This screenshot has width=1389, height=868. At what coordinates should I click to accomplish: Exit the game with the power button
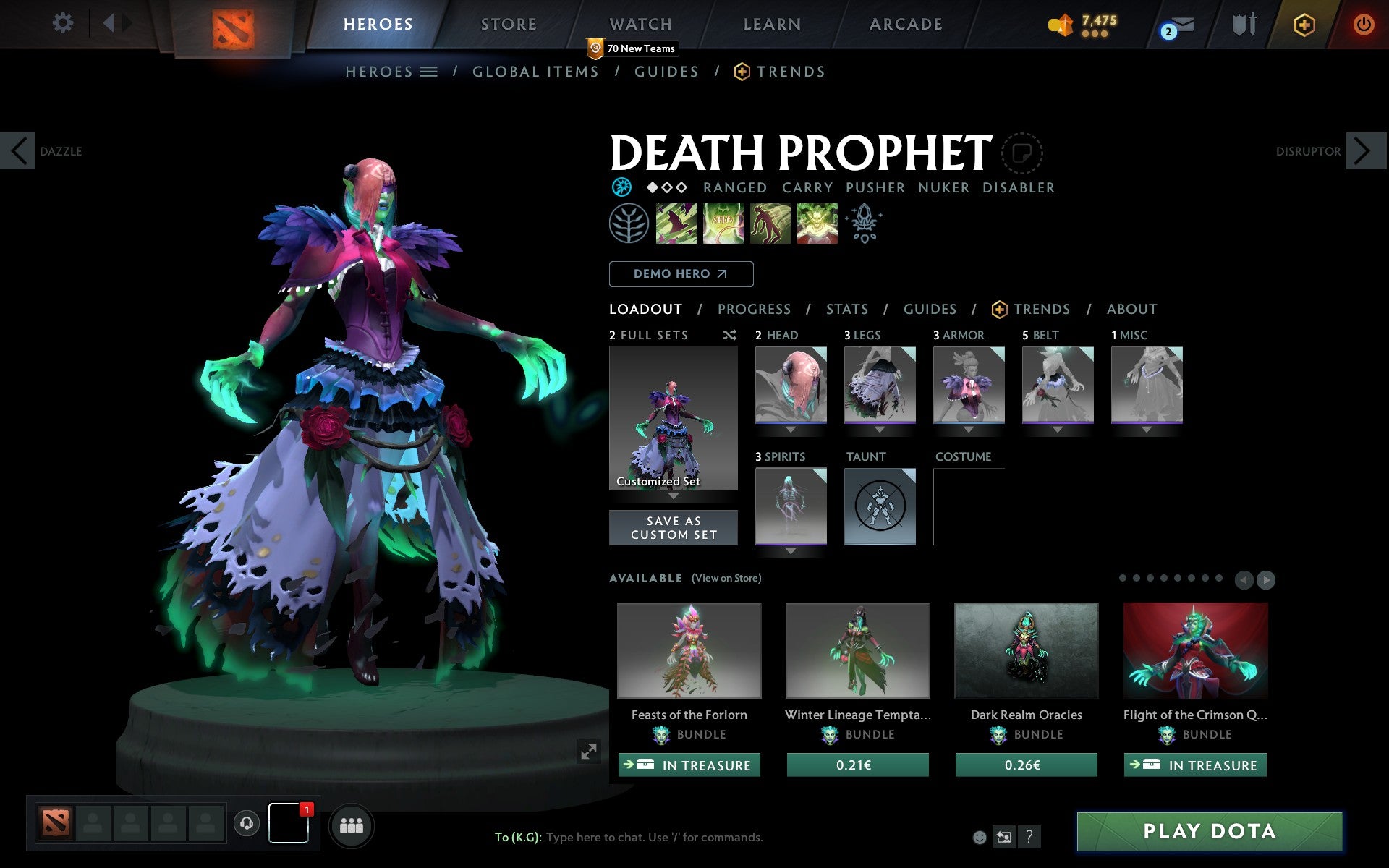click(x=1363, y=25)
